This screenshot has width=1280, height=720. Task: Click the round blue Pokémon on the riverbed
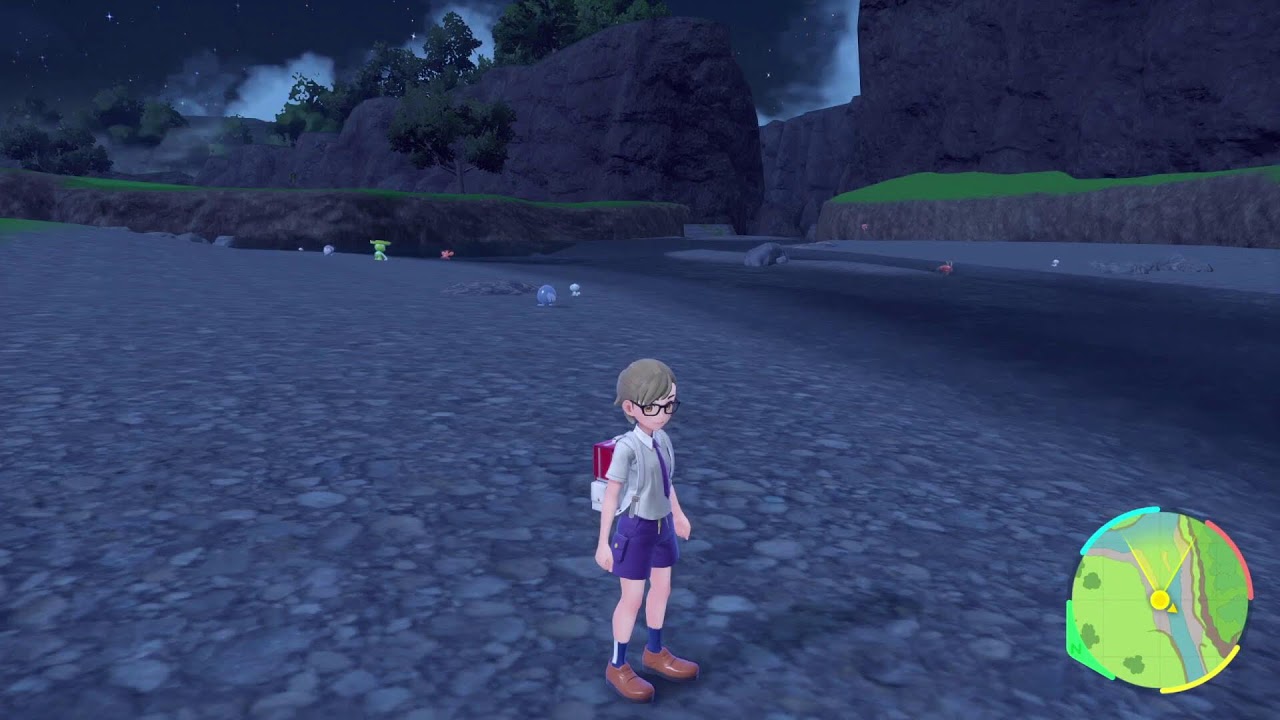point(546,295)
